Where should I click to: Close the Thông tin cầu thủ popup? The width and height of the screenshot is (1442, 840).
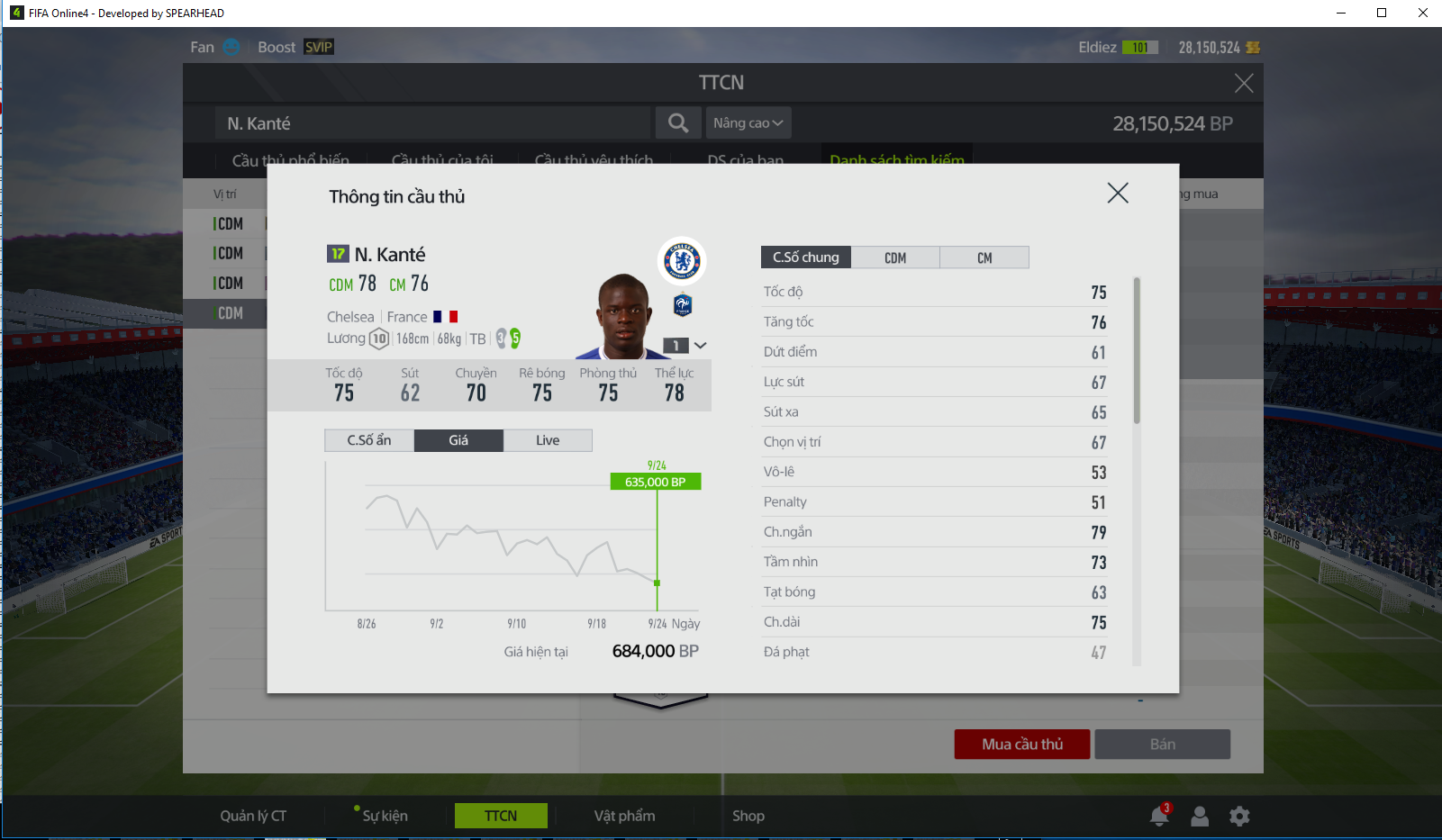[x=1117, y=193]
